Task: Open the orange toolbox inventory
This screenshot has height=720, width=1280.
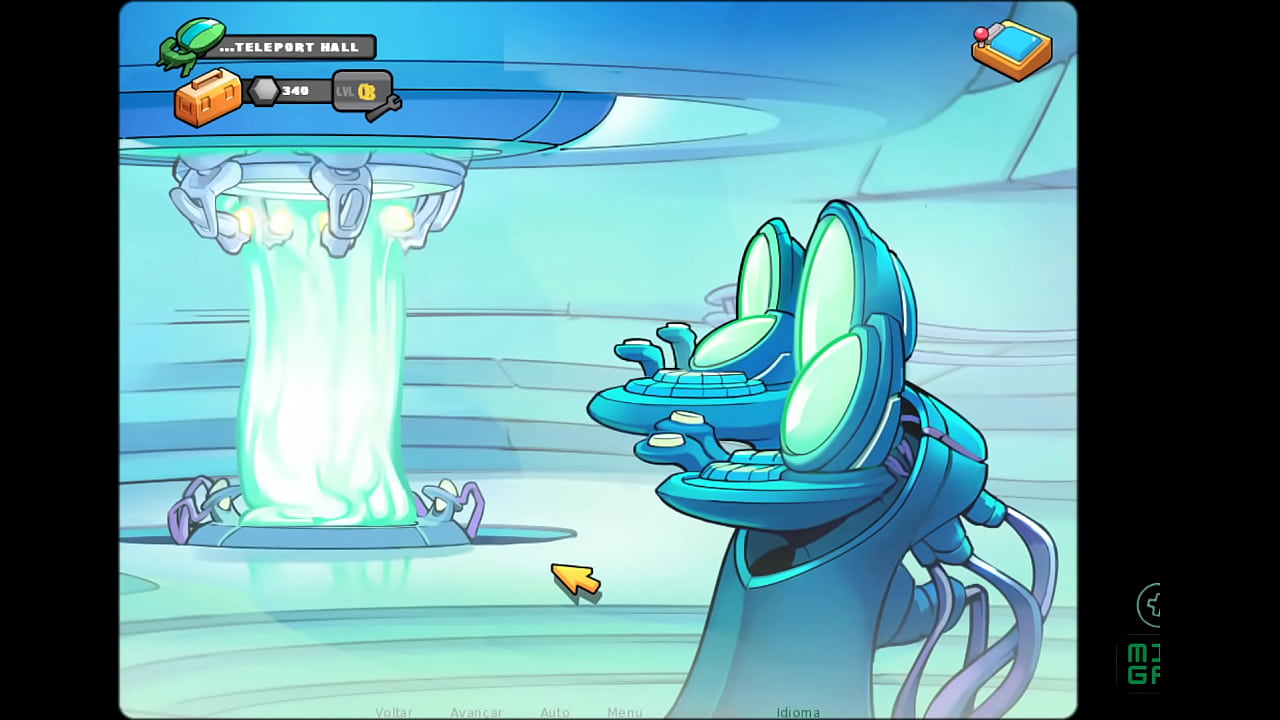Action: click(x=208, y=98)
